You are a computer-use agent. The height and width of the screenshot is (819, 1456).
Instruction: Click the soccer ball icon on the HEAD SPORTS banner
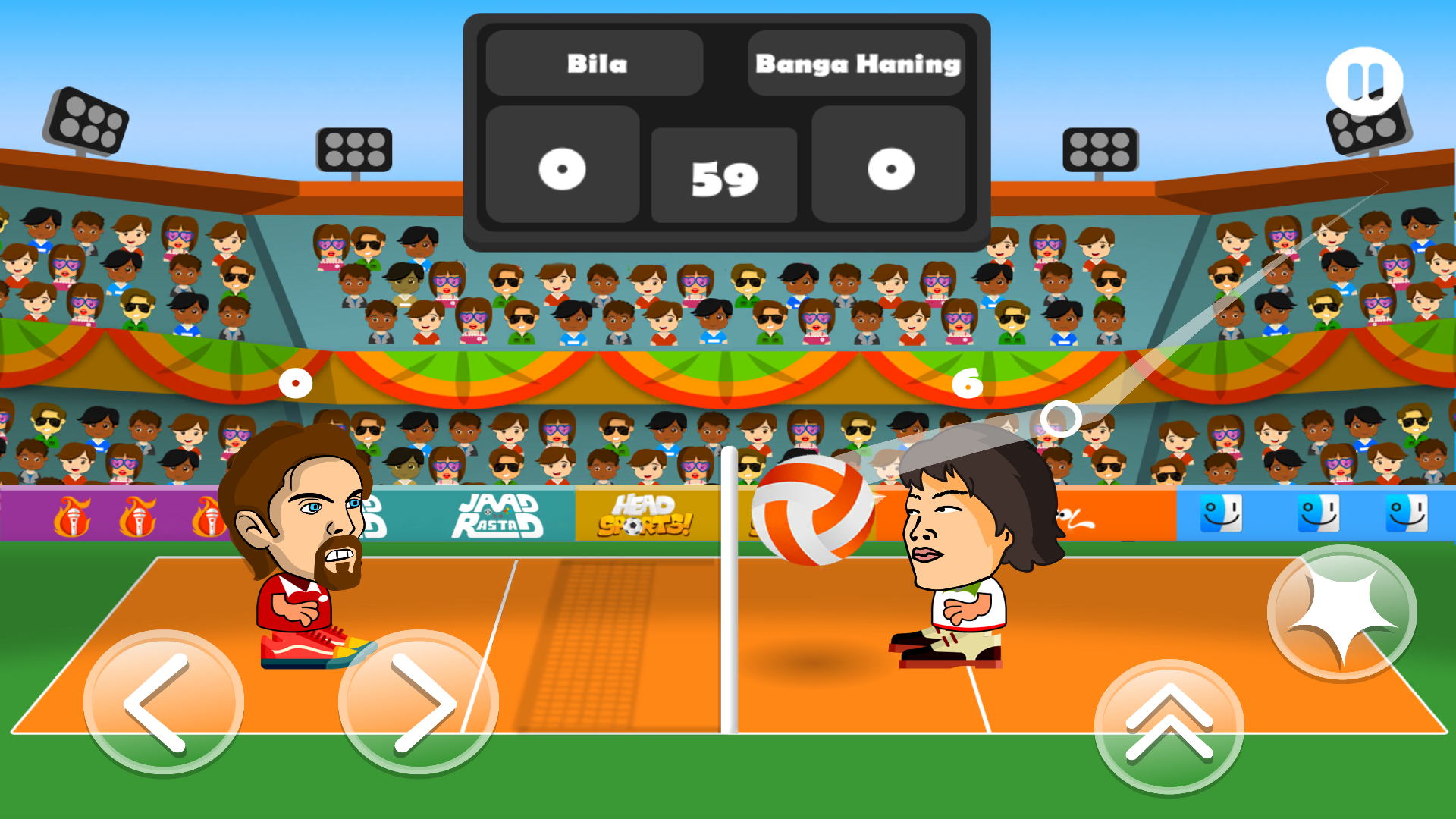point(632,526)
